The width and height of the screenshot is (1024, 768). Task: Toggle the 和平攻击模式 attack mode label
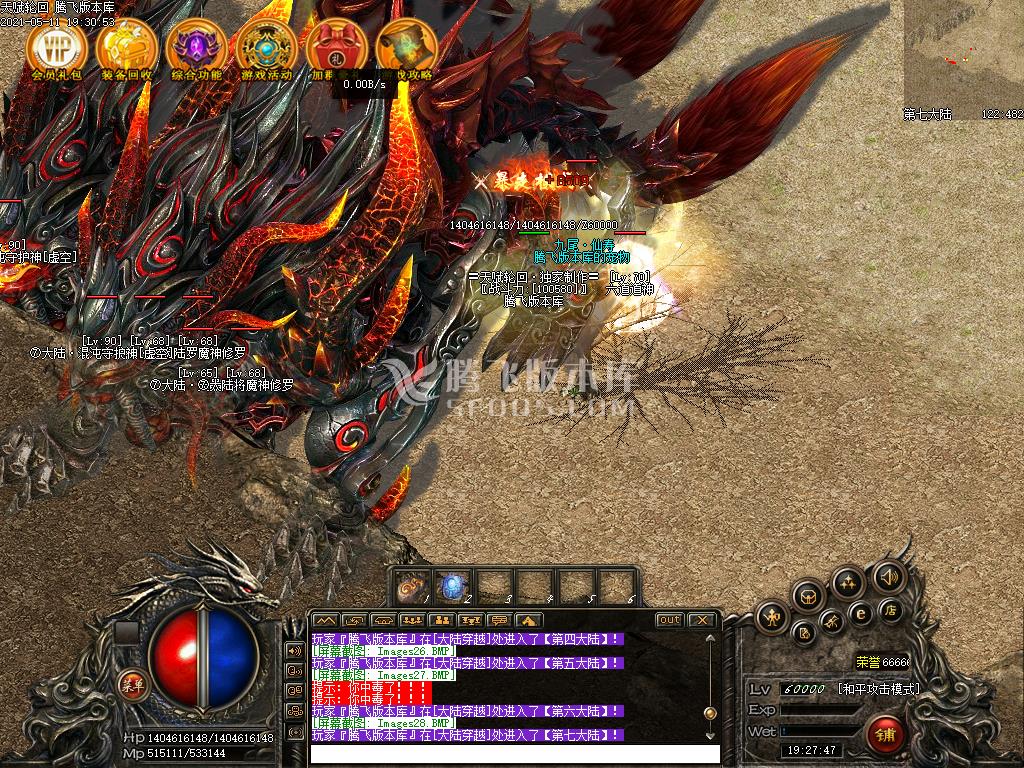[x=878, y=689]
